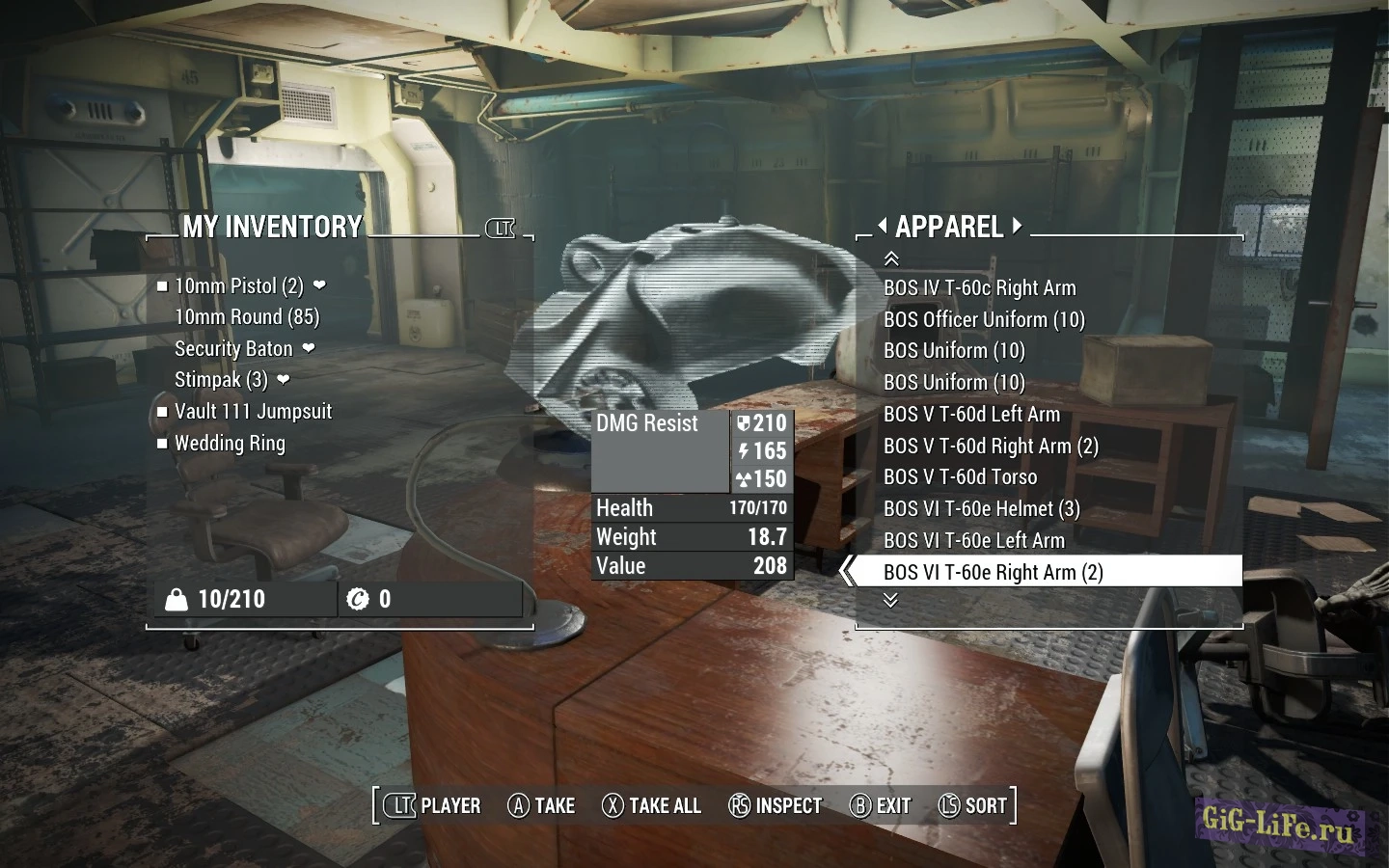Screen dimensions: 1389x868
Task: Choose 10mm Round (85) in my inventory
Action: pos(247,317)
